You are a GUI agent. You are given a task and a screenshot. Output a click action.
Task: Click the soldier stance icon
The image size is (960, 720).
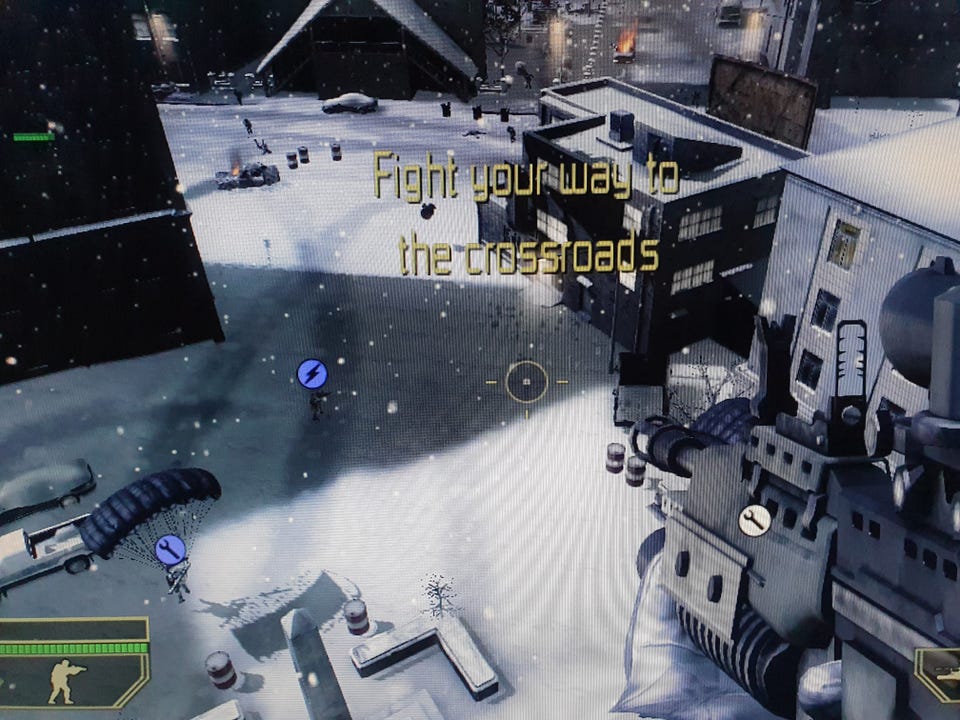tap(67, 681)
